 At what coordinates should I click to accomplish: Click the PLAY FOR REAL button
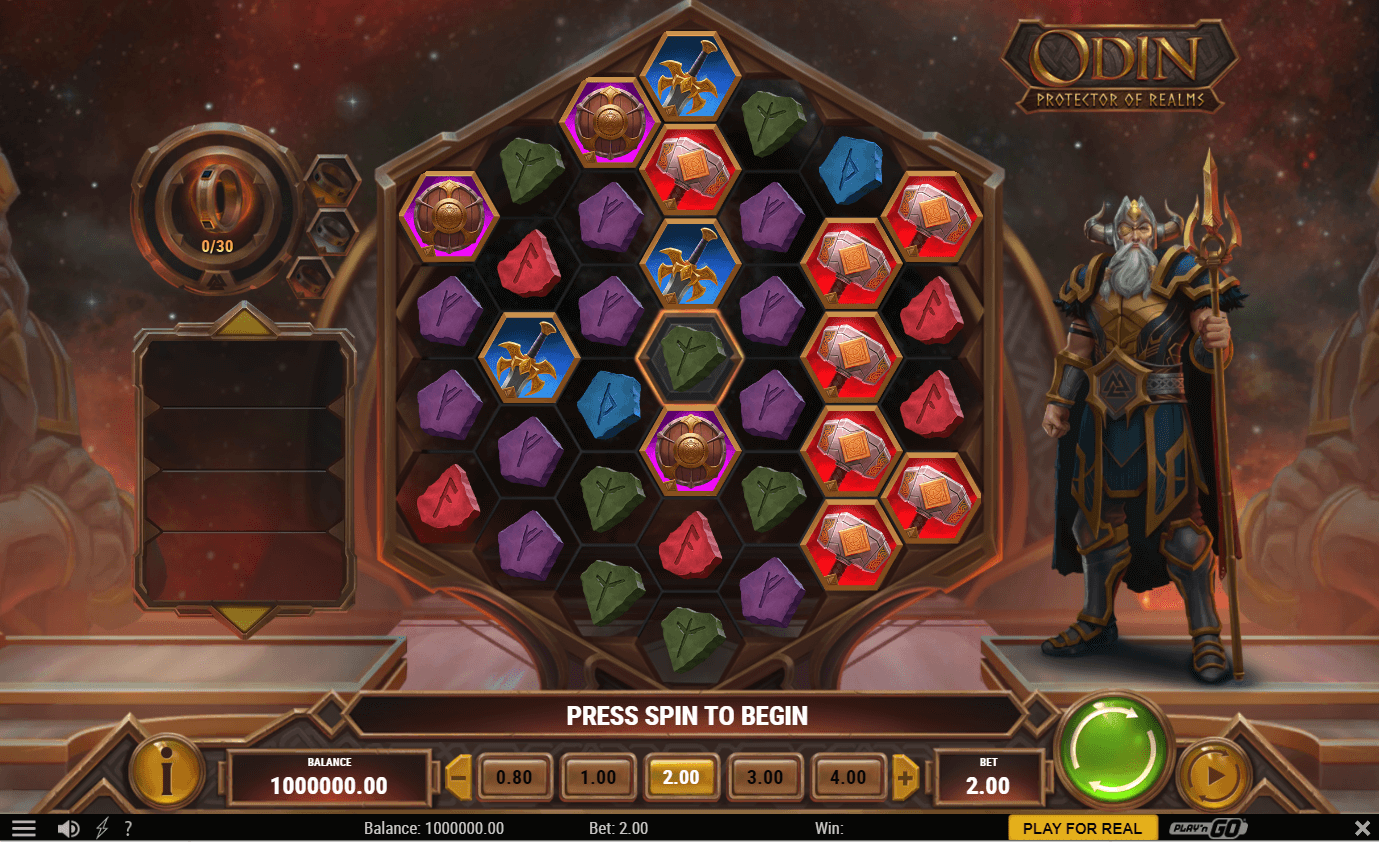pos(1083,827)
